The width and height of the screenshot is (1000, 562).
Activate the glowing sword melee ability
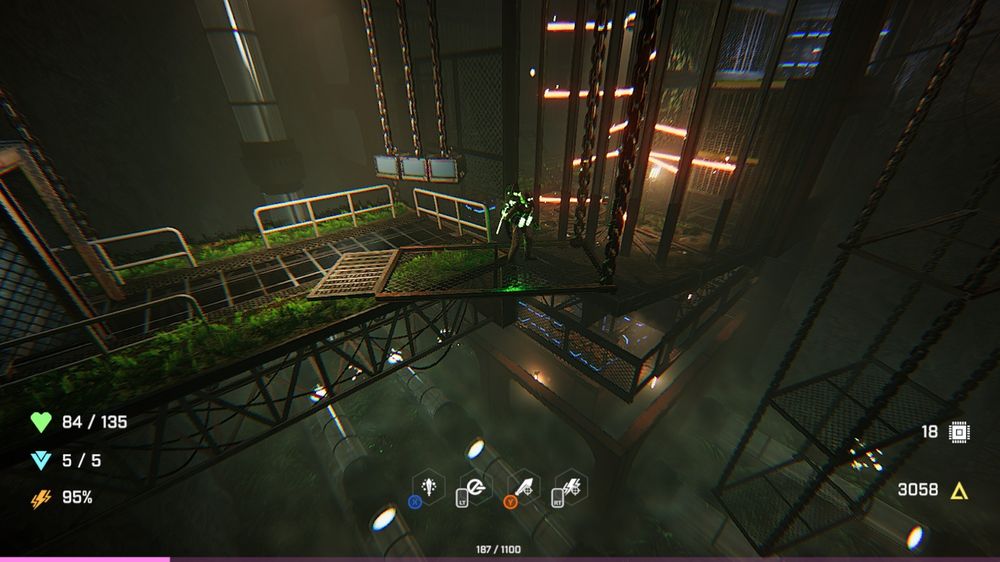[x=428, y=487]
